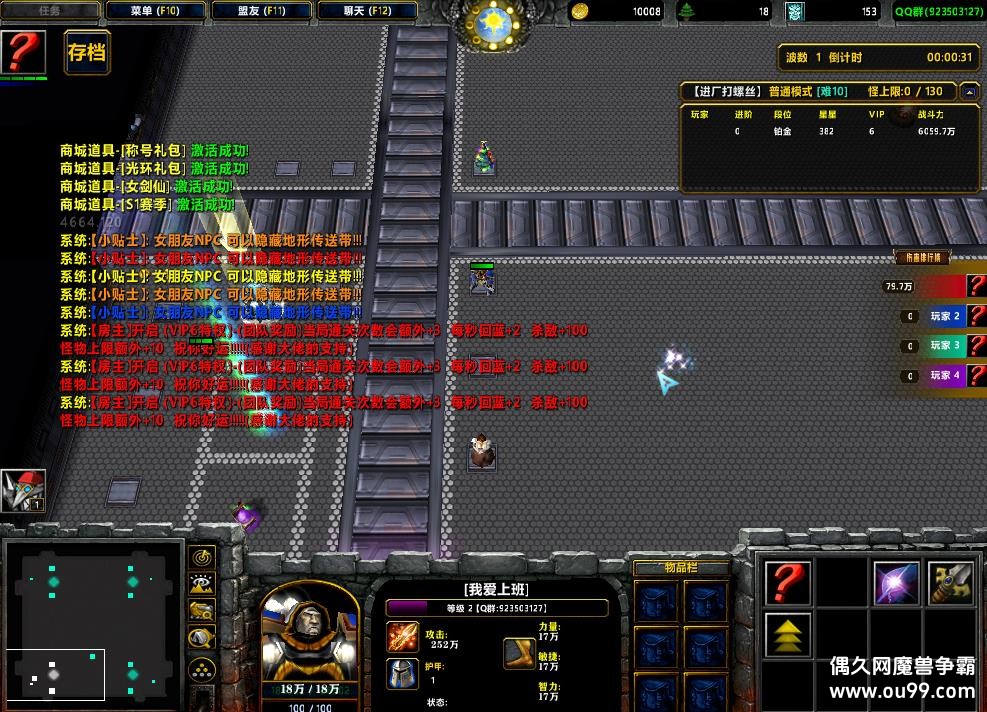Toggle minimap terrain display button
The image size is (987, 712).
tap(202, 584)
